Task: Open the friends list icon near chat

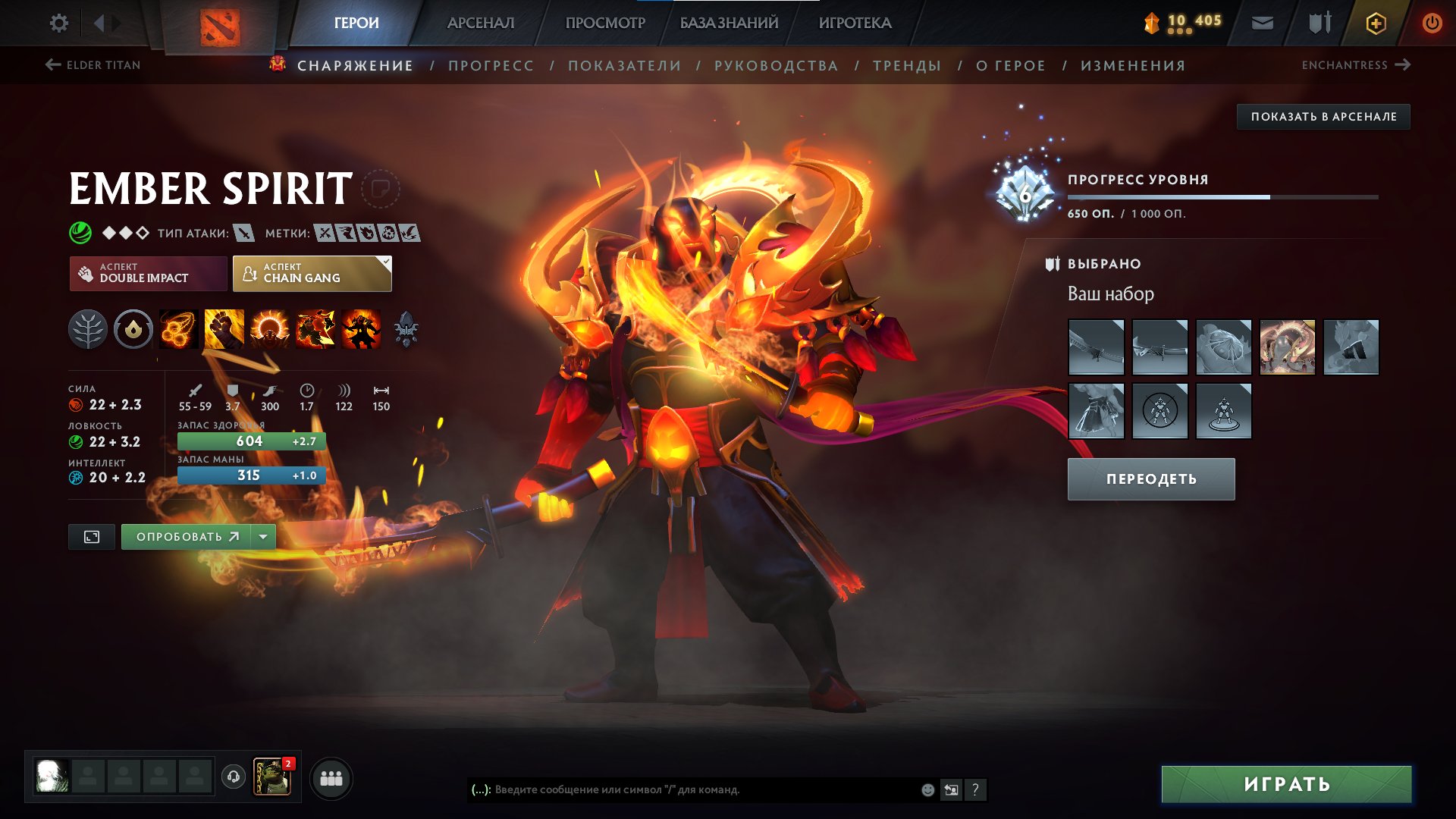Action: [329, 778]
